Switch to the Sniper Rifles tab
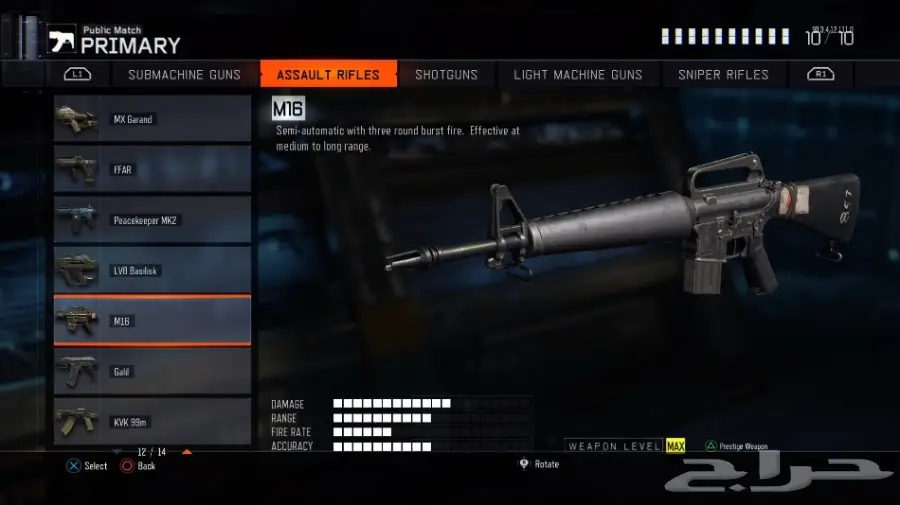Viewport: 900px width, 505px height. tap(723, 75)
